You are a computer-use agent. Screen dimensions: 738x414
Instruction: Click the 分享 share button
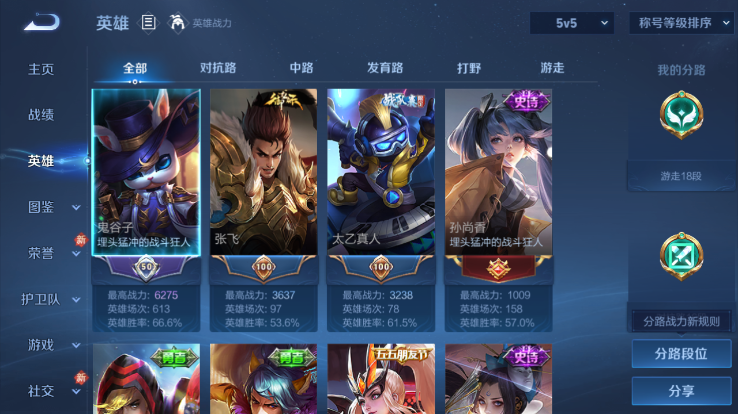click(680, 391)
